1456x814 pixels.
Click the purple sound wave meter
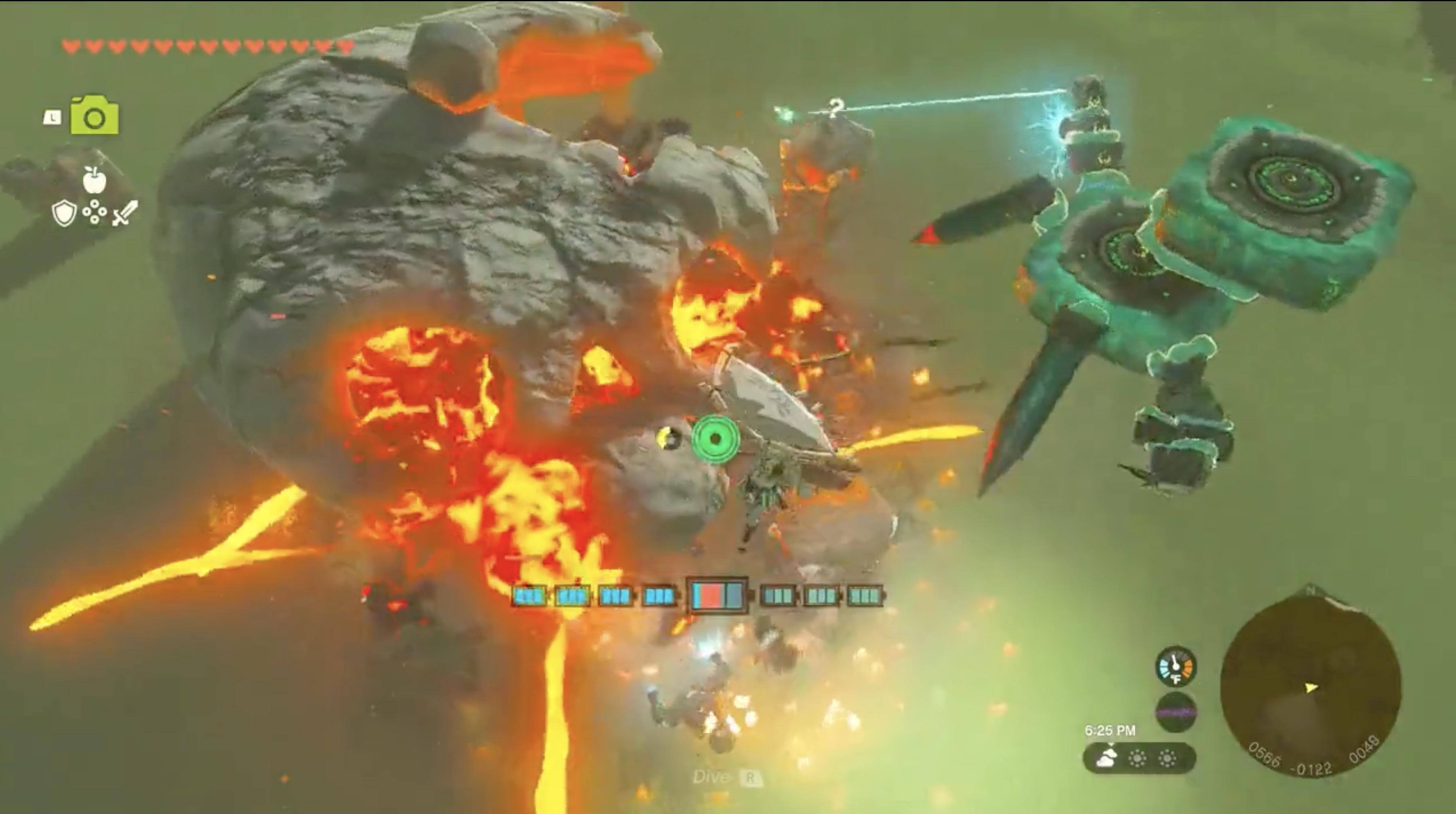(x=1176, y=712)
